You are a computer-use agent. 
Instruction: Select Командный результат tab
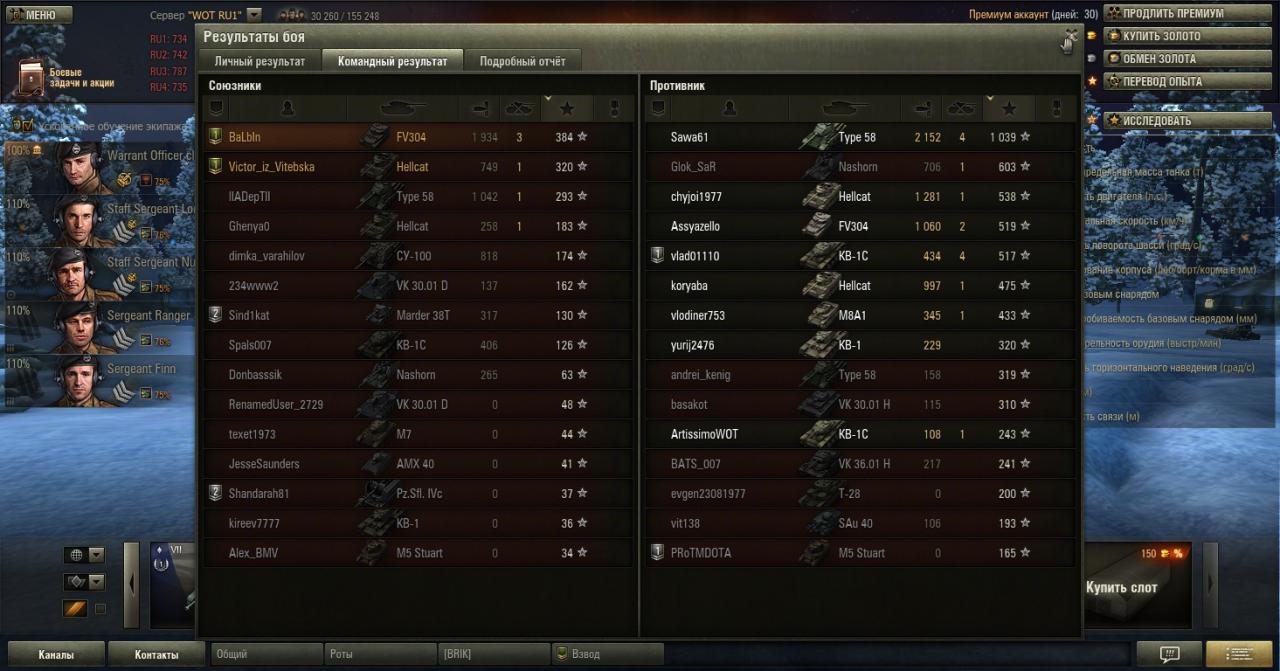point(393,61)
